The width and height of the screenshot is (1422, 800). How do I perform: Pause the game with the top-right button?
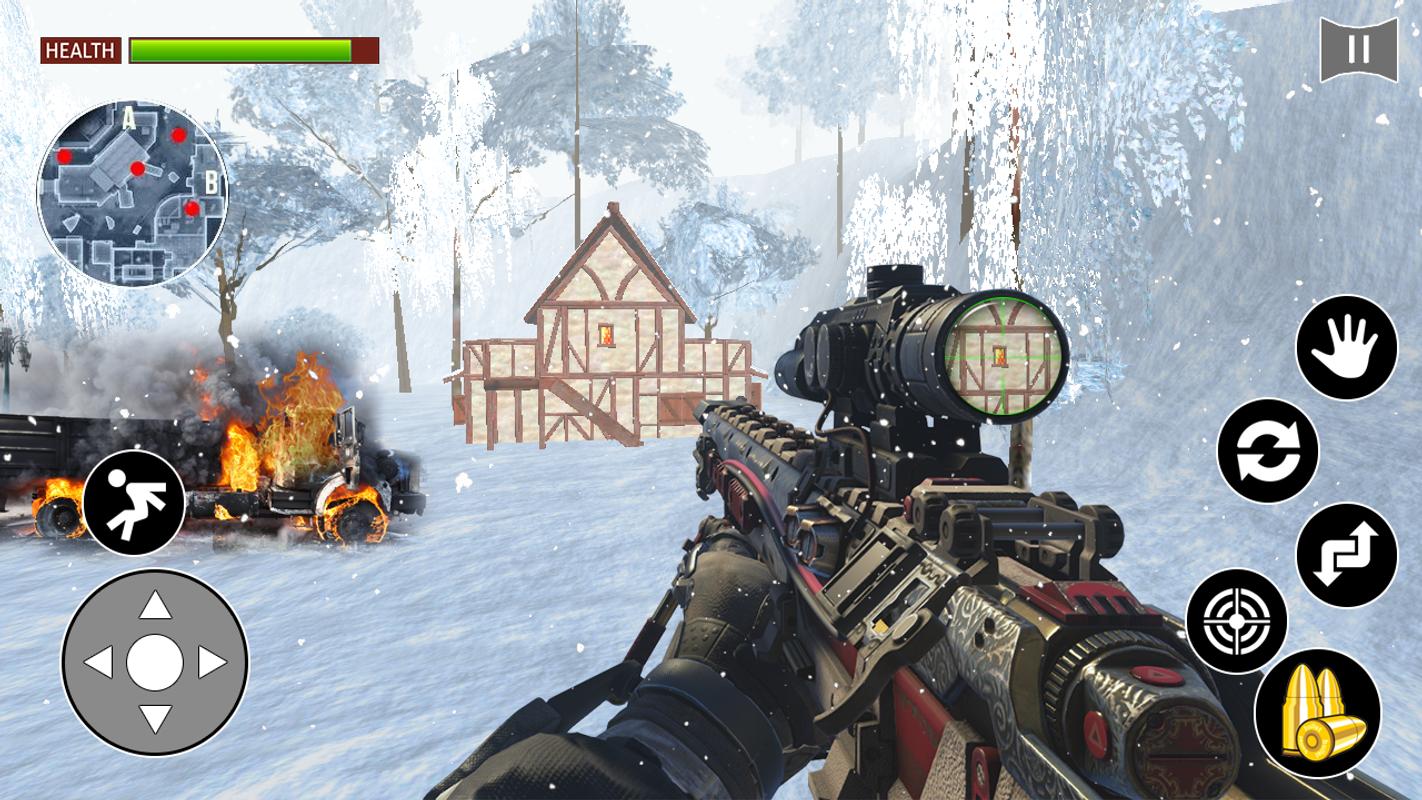pyautogui.click(x=1358, y=49)
